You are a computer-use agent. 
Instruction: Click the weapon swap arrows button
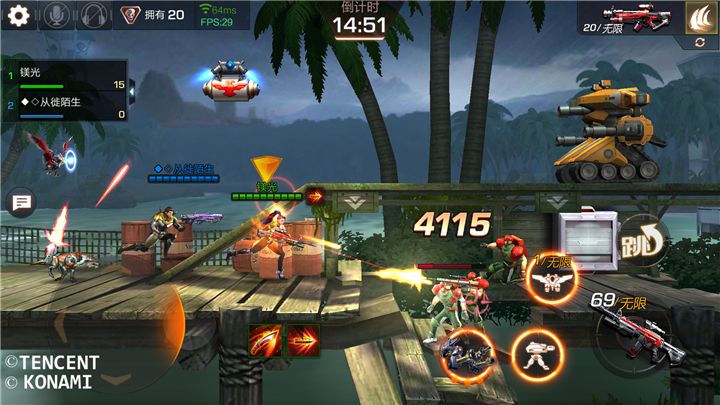click(x=697, y=42)
